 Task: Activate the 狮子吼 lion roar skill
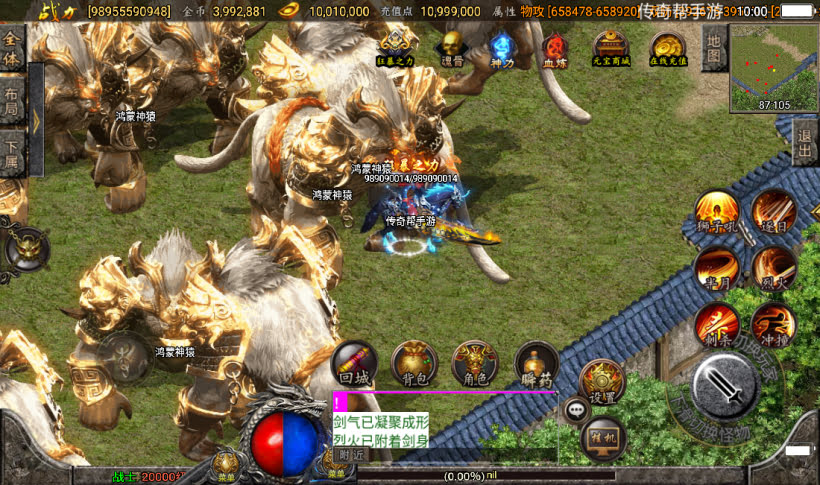716,212
